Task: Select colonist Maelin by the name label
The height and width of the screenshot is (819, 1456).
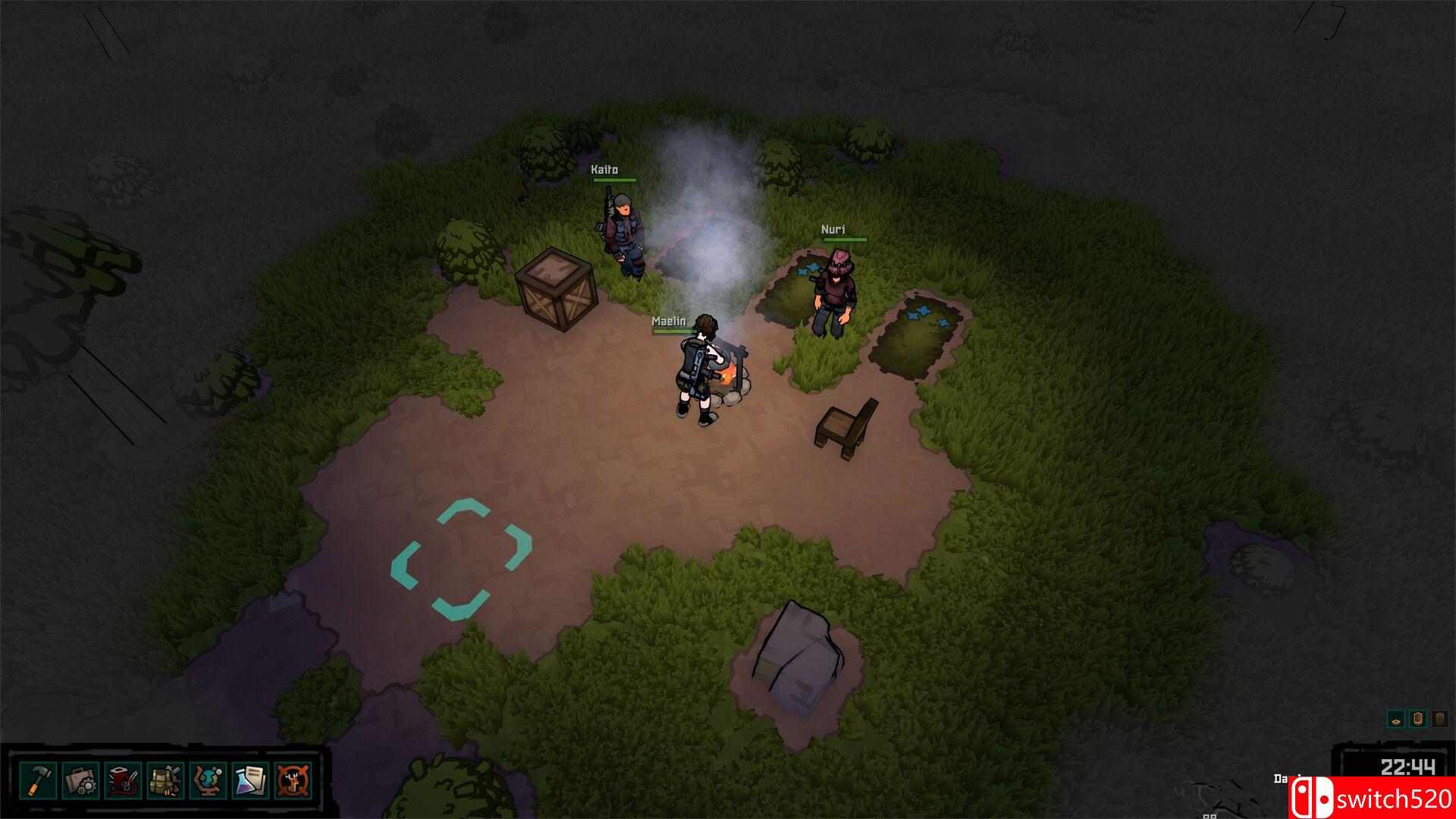Action: click(669, 322)
